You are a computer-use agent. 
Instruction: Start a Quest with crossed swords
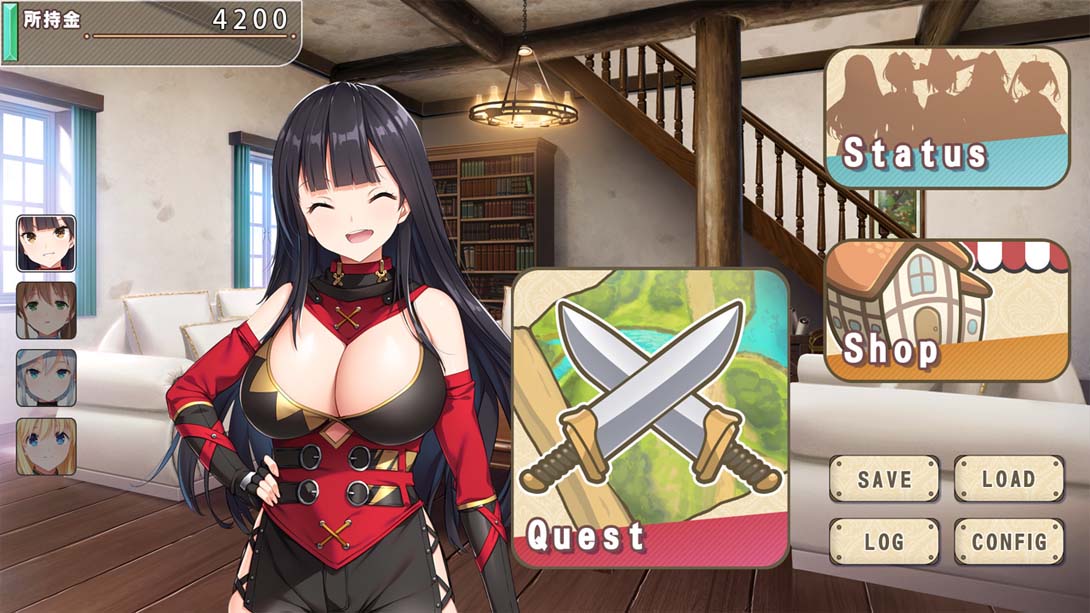[651, 418]
